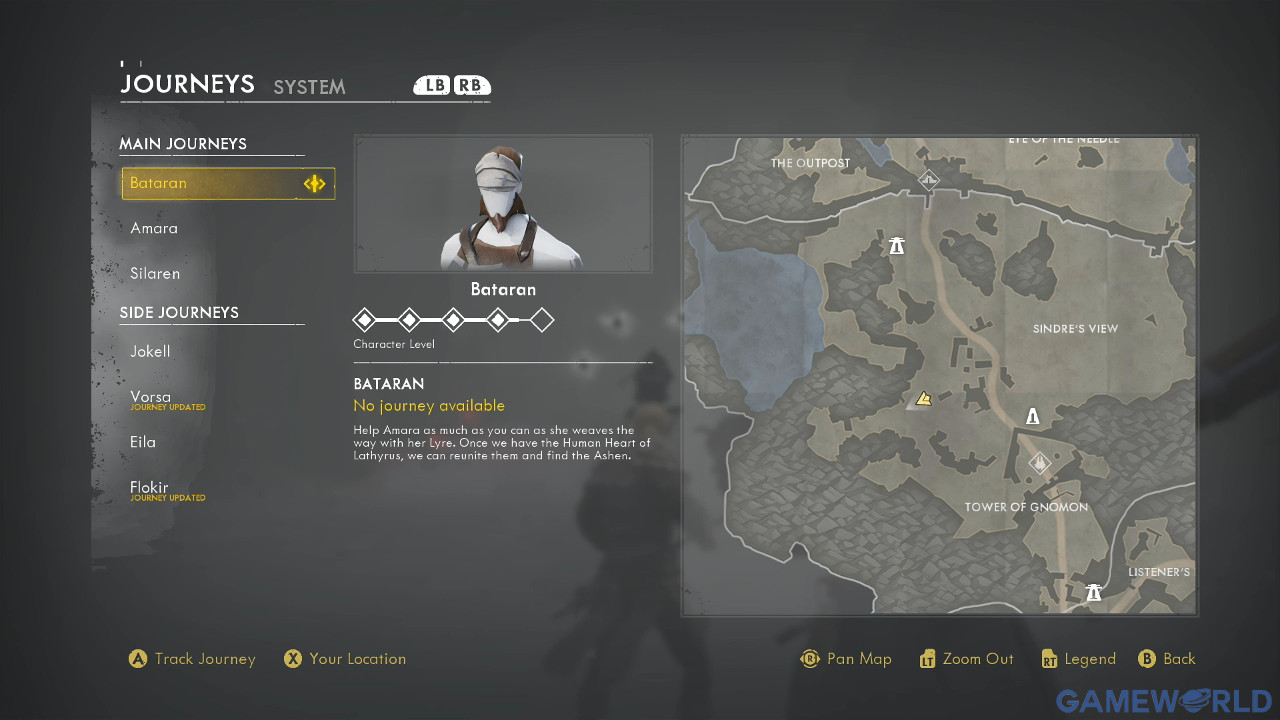The height and width of the screenshot is (720, 1280).
Task: Switch to the System tab
Action: pos(309,87)
